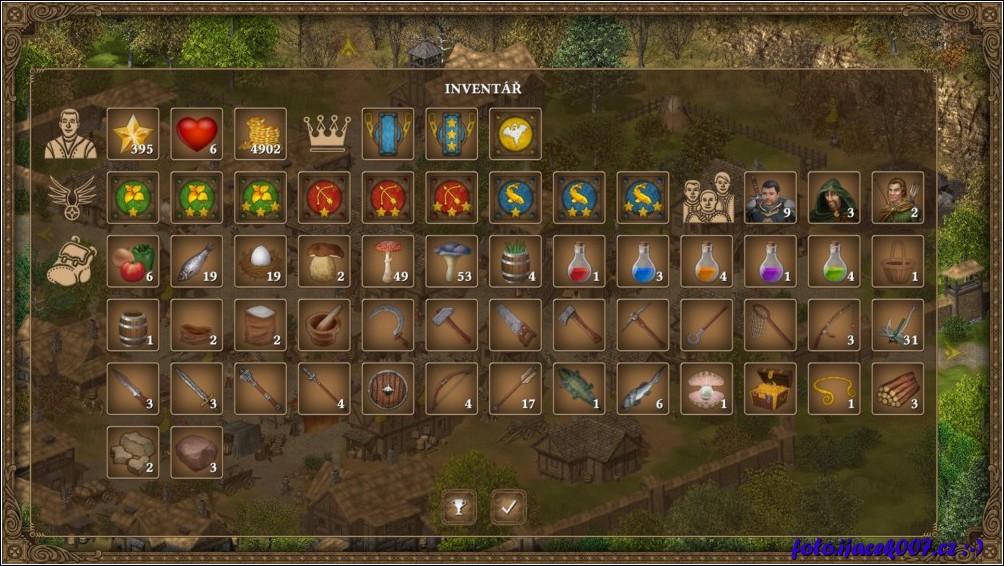The height and width of the screenshot is (566, 1004).
Task: Select the pearl in shell item
Action: 707,389
